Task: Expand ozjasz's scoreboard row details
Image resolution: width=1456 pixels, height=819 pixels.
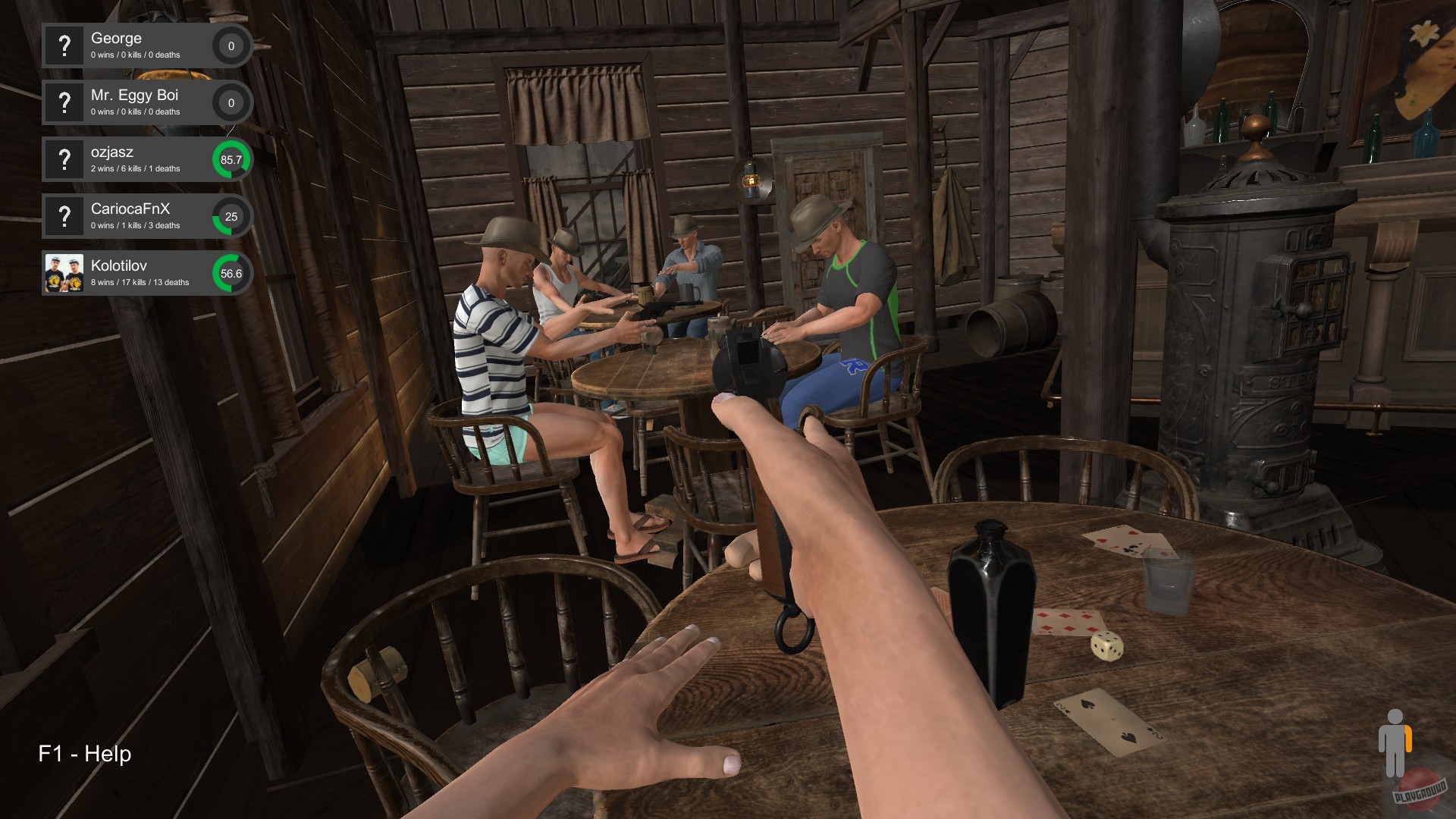Action: pos(144,159)
